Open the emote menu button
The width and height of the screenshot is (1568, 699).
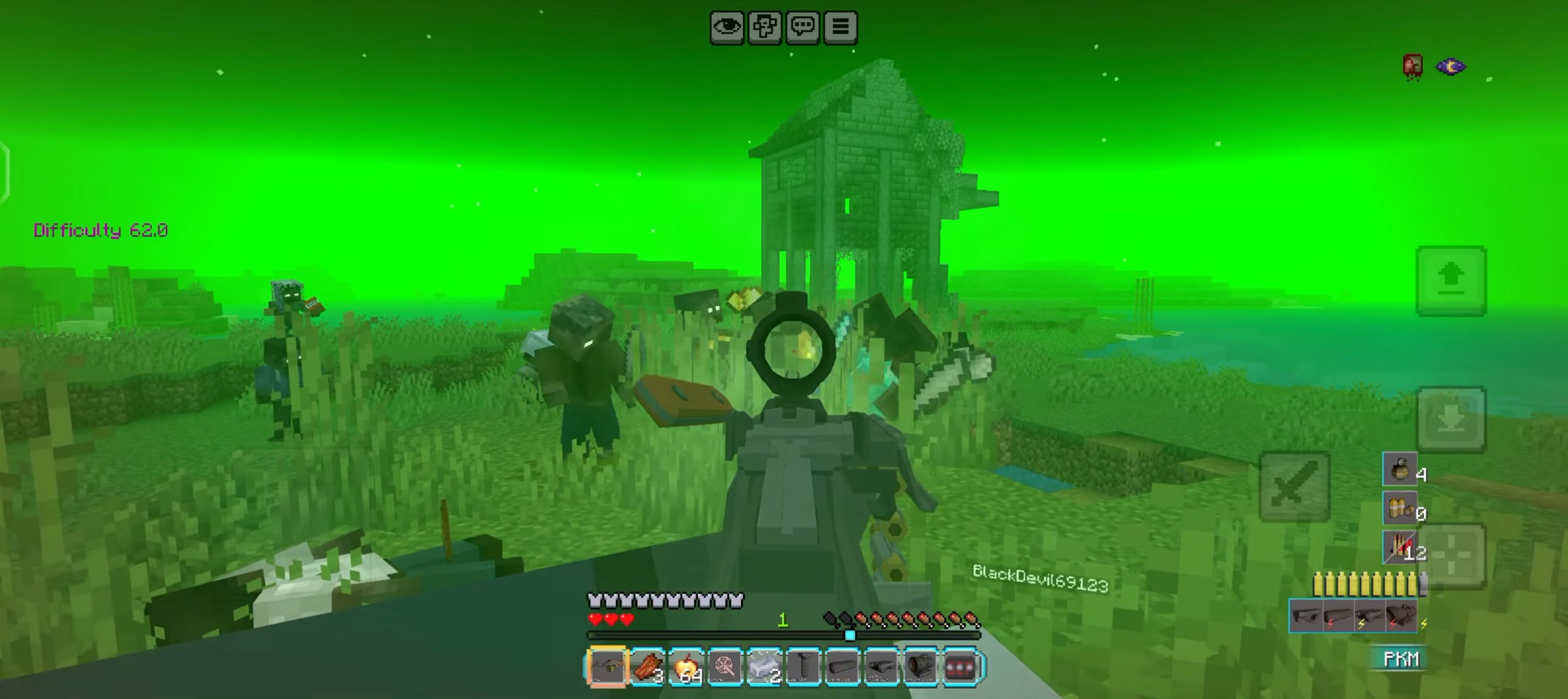tap(765, 28)
